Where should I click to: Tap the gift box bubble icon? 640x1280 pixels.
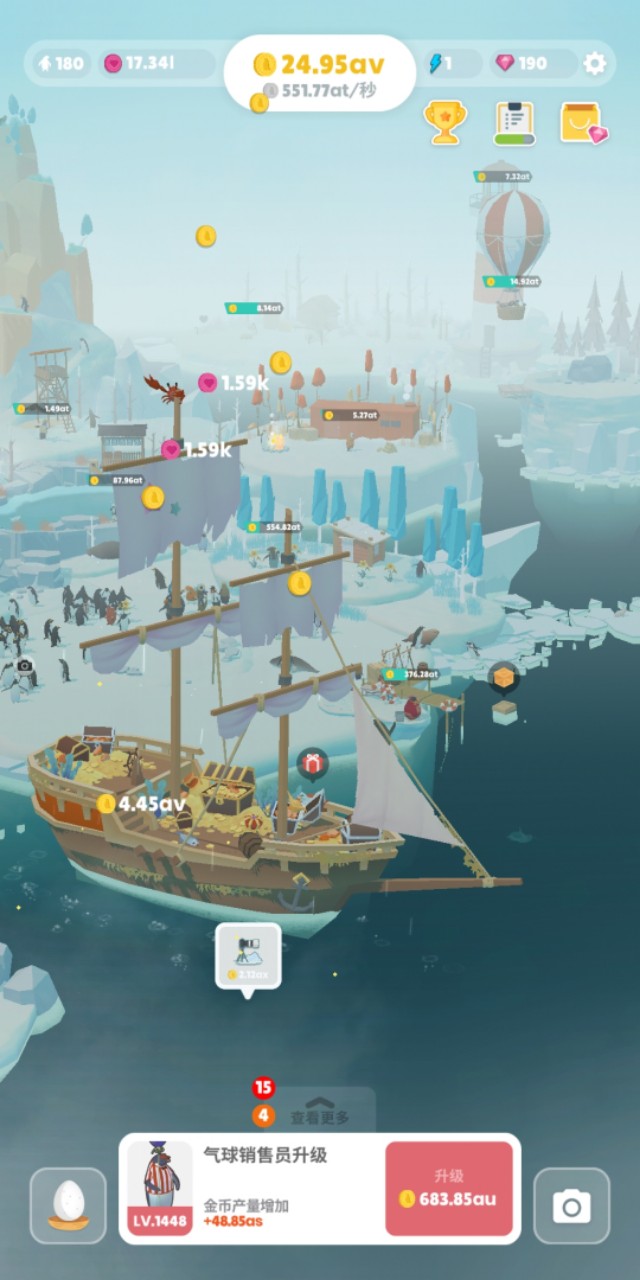pos(312,764)
